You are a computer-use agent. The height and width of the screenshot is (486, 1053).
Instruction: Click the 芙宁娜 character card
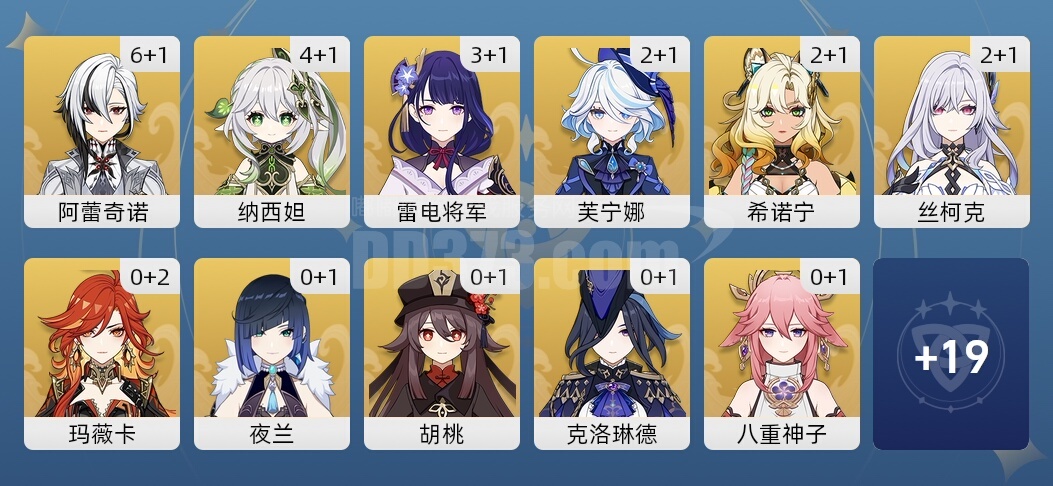click(612, 131)
